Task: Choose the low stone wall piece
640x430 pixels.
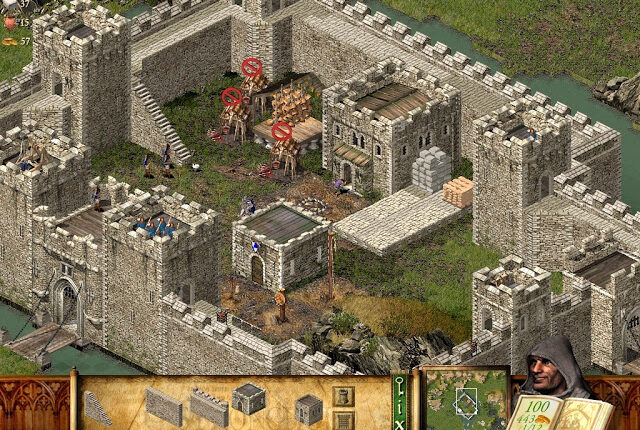Action: [x=164, y=406]
